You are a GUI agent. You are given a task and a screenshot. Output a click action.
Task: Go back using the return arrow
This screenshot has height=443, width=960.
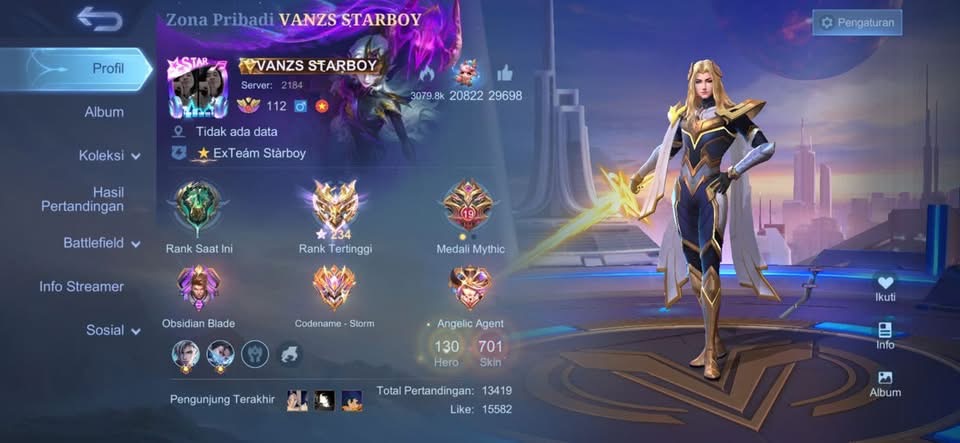tap(99, 17)
